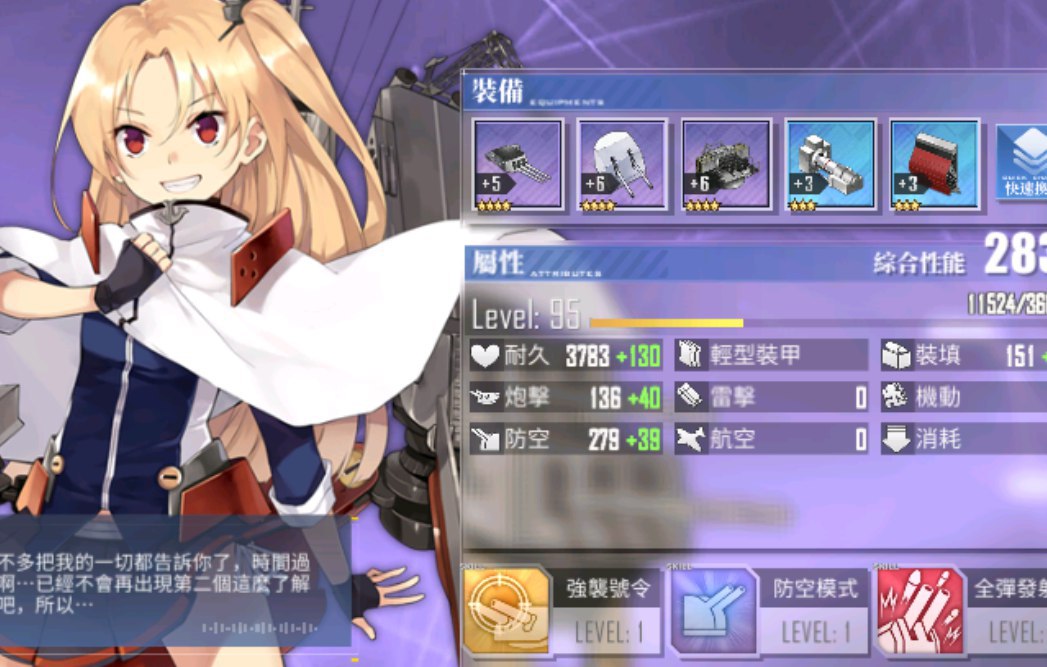Select the triple-barrel gun equipment slot

click(x=517, y=164)
